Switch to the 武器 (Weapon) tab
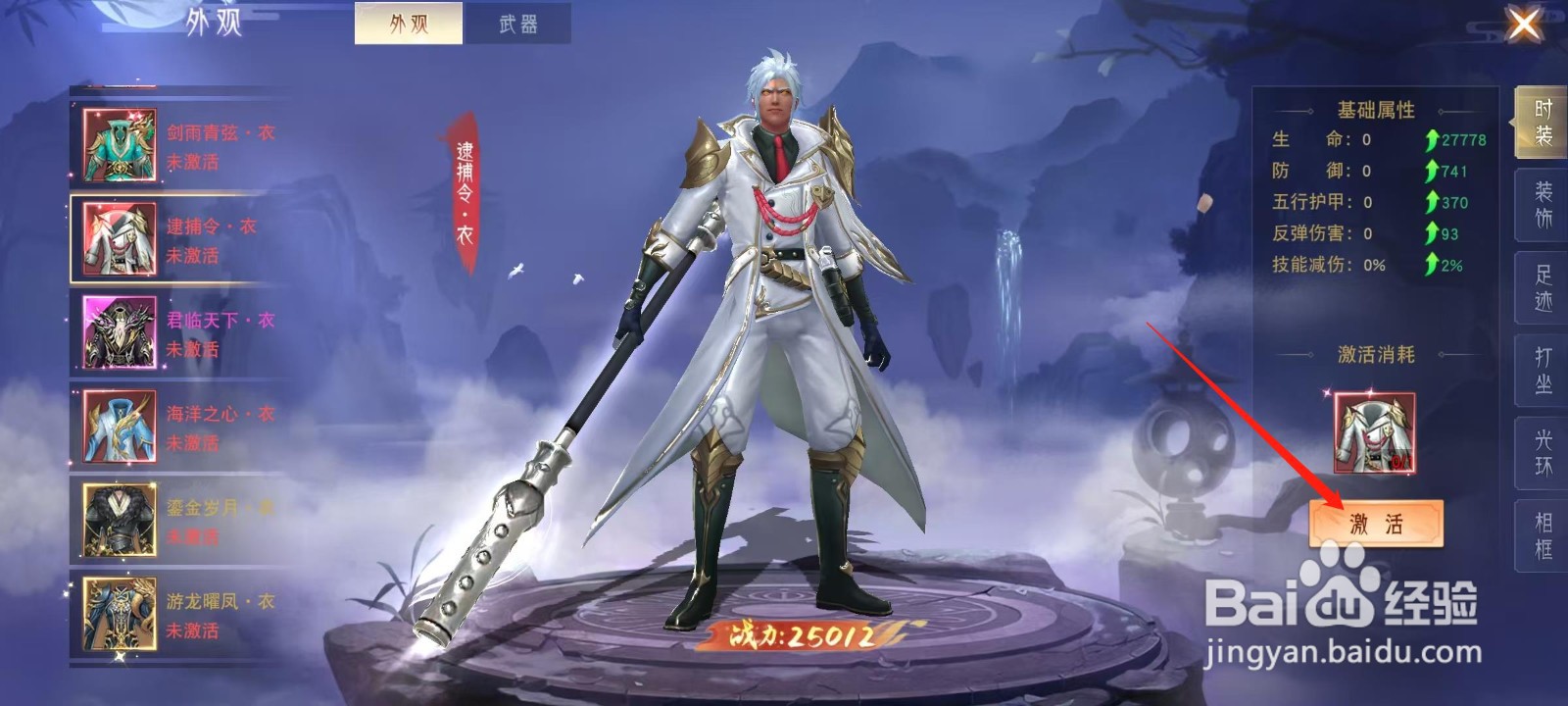The image size is (1568, 706). tap(519, 22)
